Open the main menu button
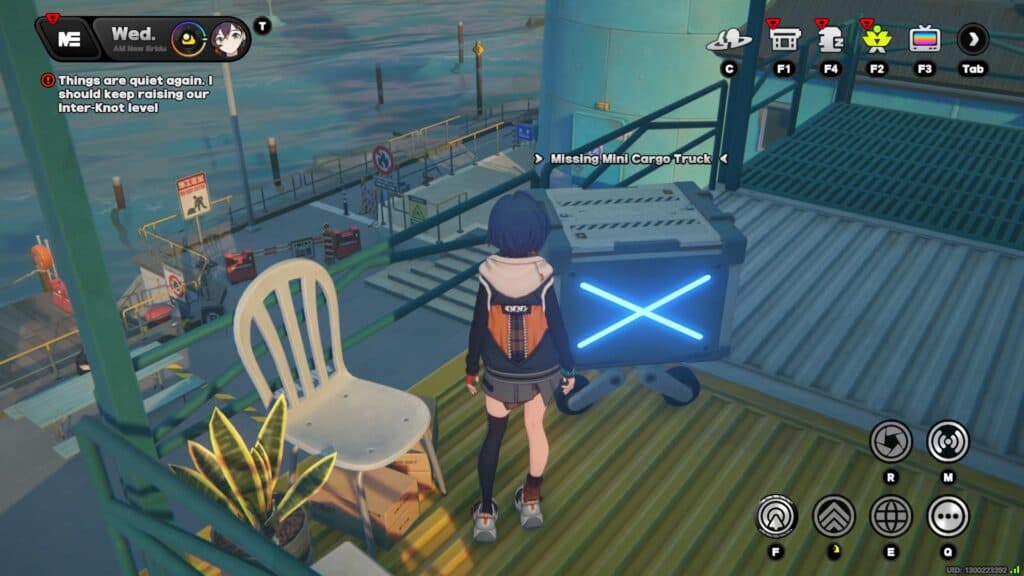Viewport: 1024px width, 576px height. click(x=68, y=39)
